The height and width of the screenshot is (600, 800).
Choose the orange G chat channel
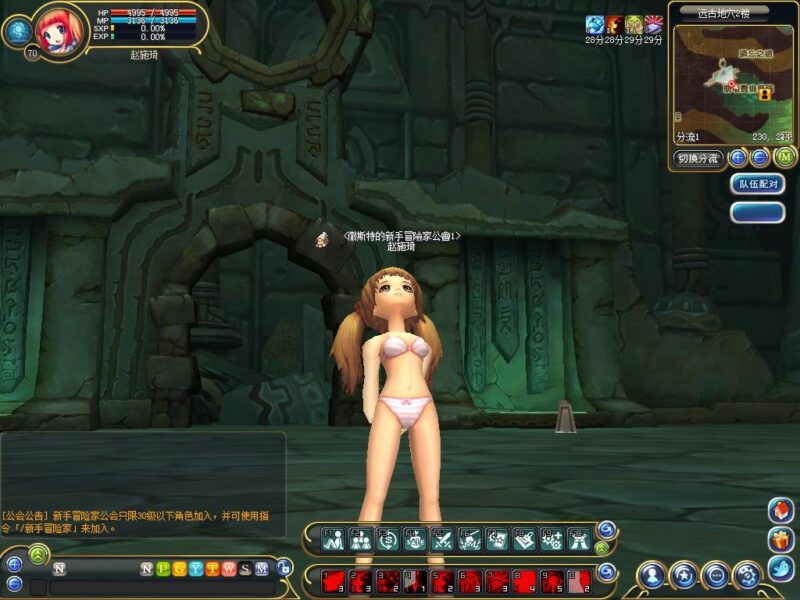(179, 569)
